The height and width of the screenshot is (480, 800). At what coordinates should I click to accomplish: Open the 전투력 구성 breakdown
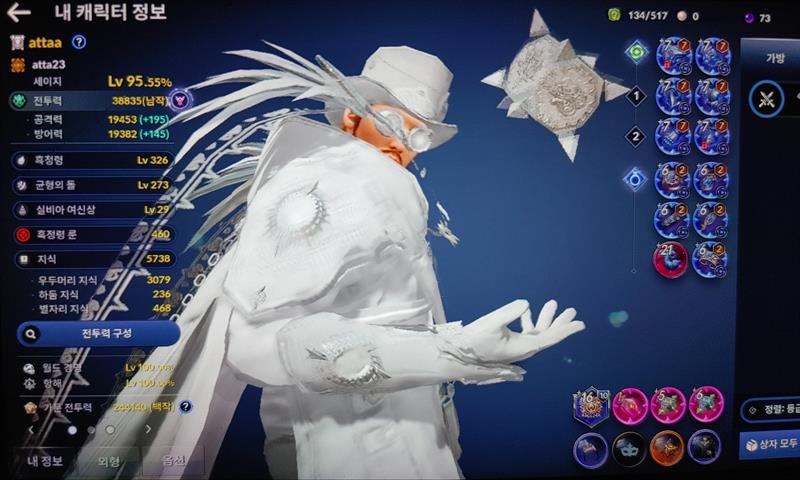[x=98, y=333]
